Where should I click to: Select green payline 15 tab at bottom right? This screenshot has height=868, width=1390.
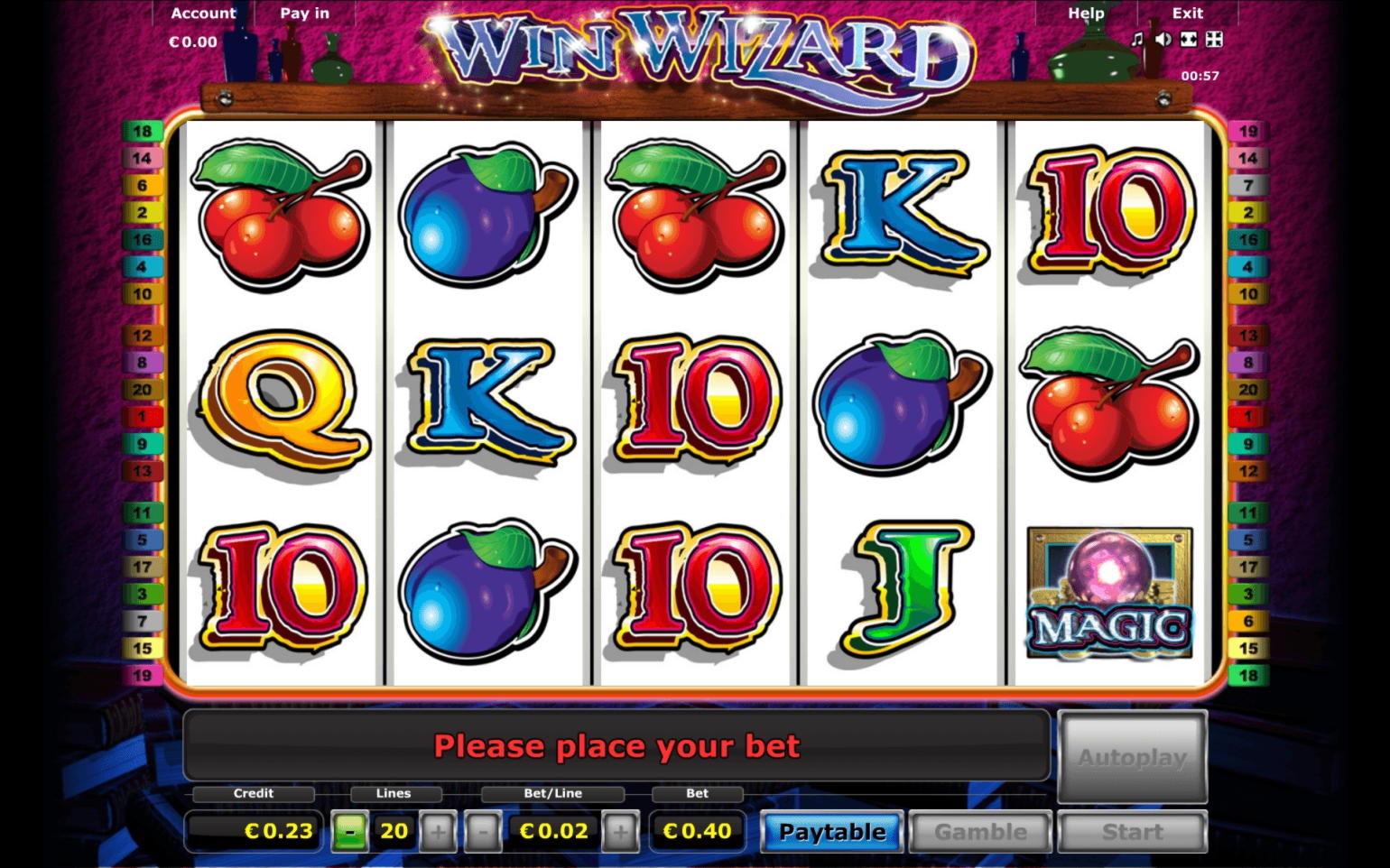pyautogui.click(x=1248, y=648)
